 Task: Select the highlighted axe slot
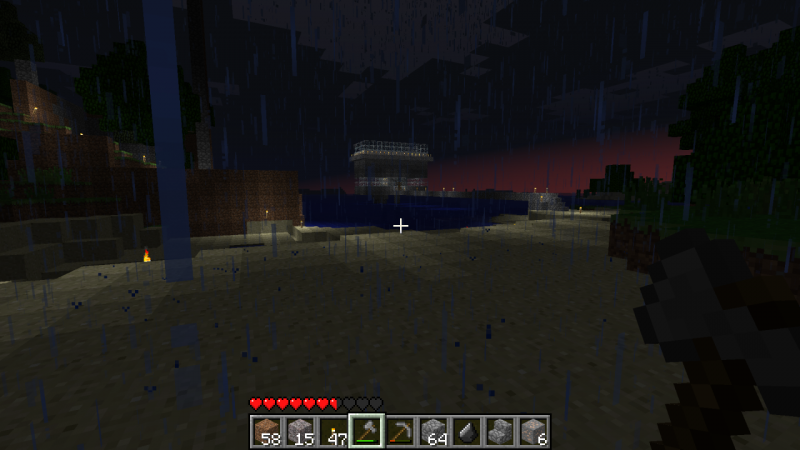point(367,430)
